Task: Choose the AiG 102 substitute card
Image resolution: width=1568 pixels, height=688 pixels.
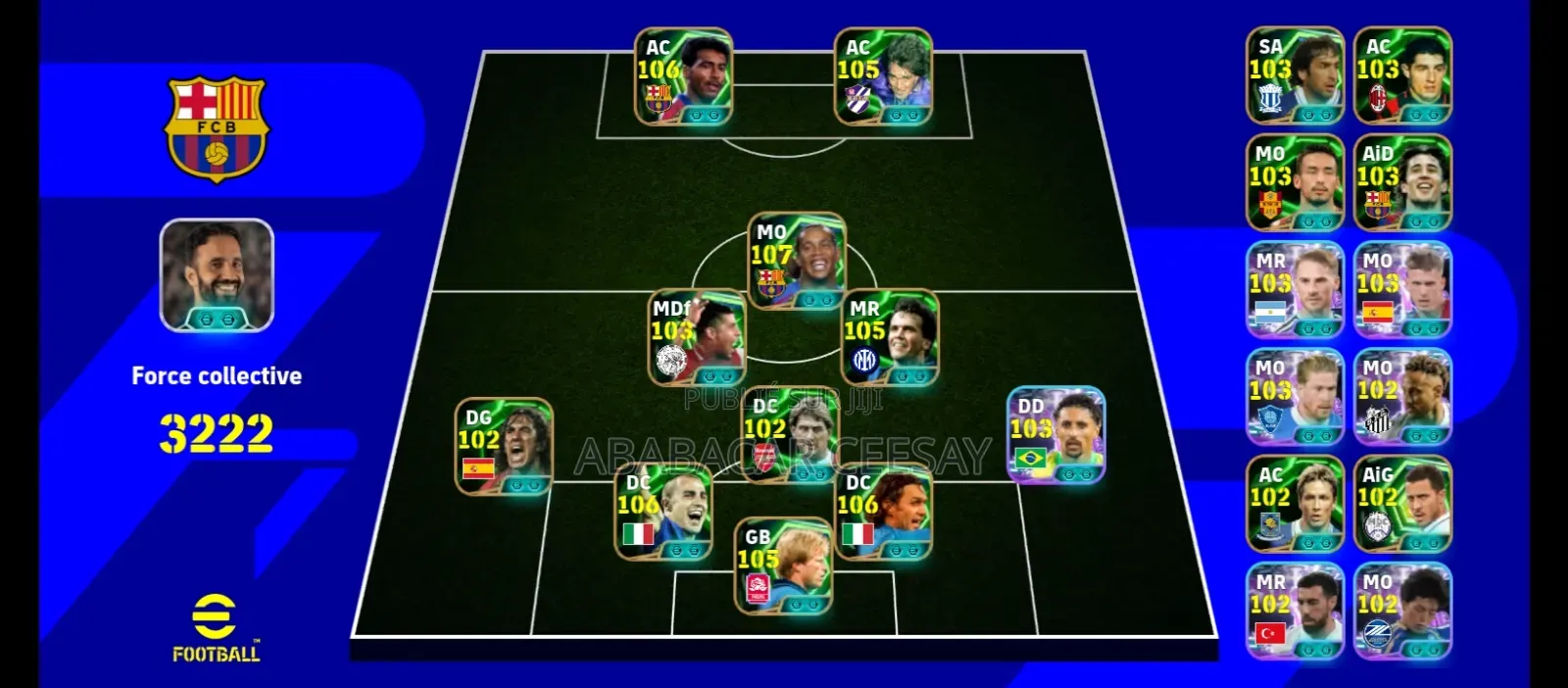Action: coord(1402,503)
